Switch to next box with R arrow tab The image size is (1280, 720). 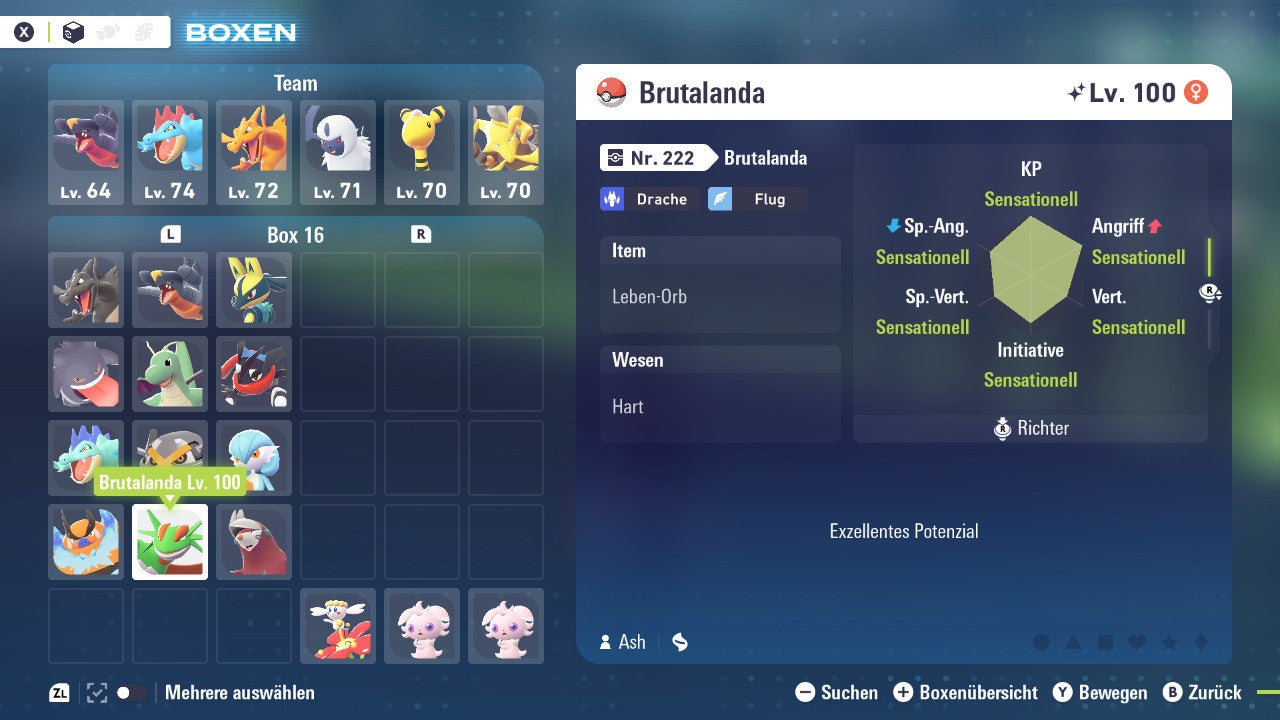421,235
